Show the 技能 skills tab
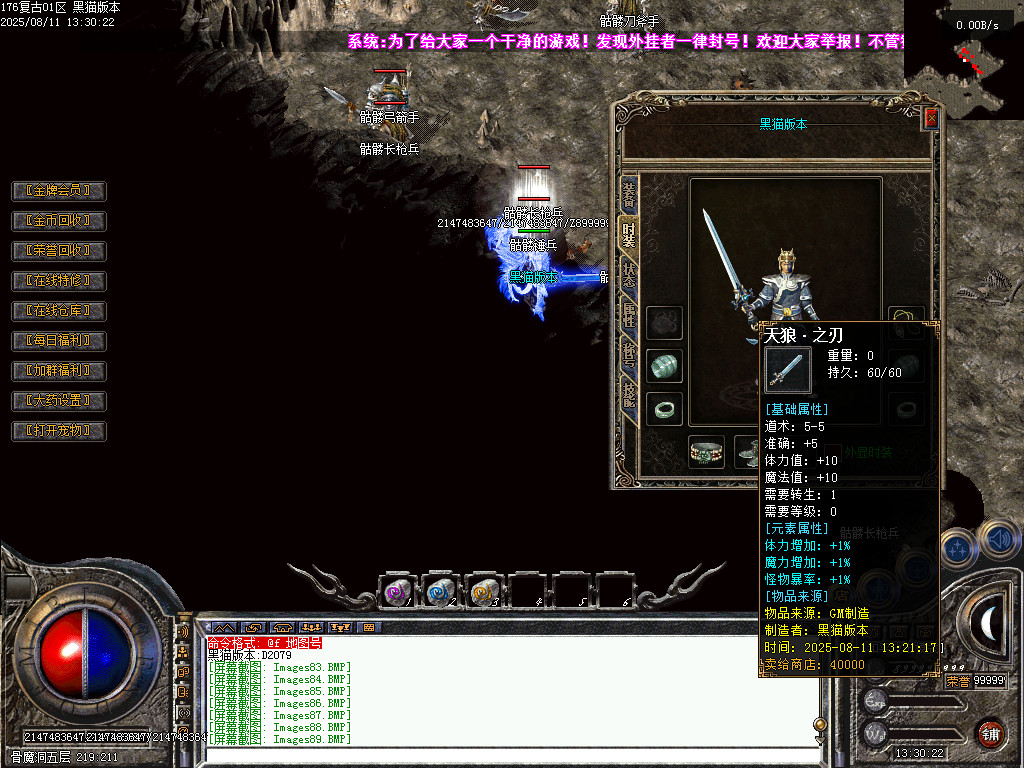This screenshot has width=1024, height=768. click(628, 396)
